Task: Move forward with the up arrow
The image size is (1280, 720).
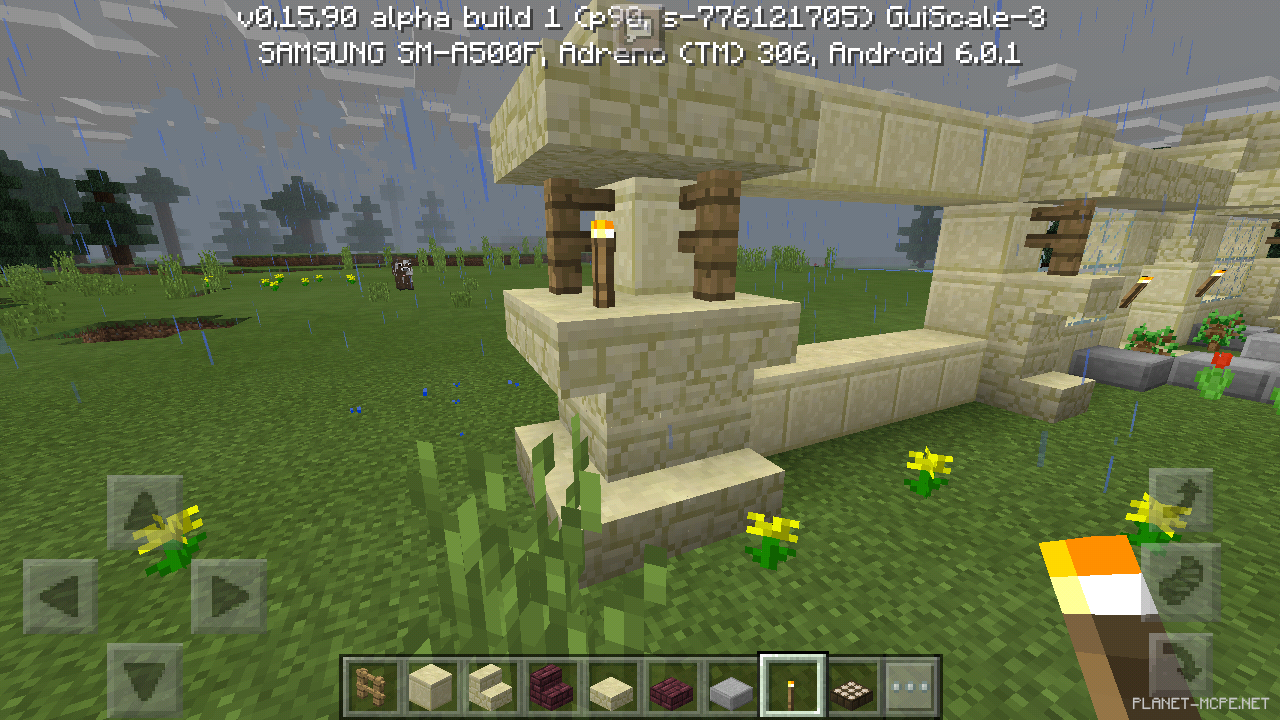Action: pyautogui.click(x=145, y=512)
